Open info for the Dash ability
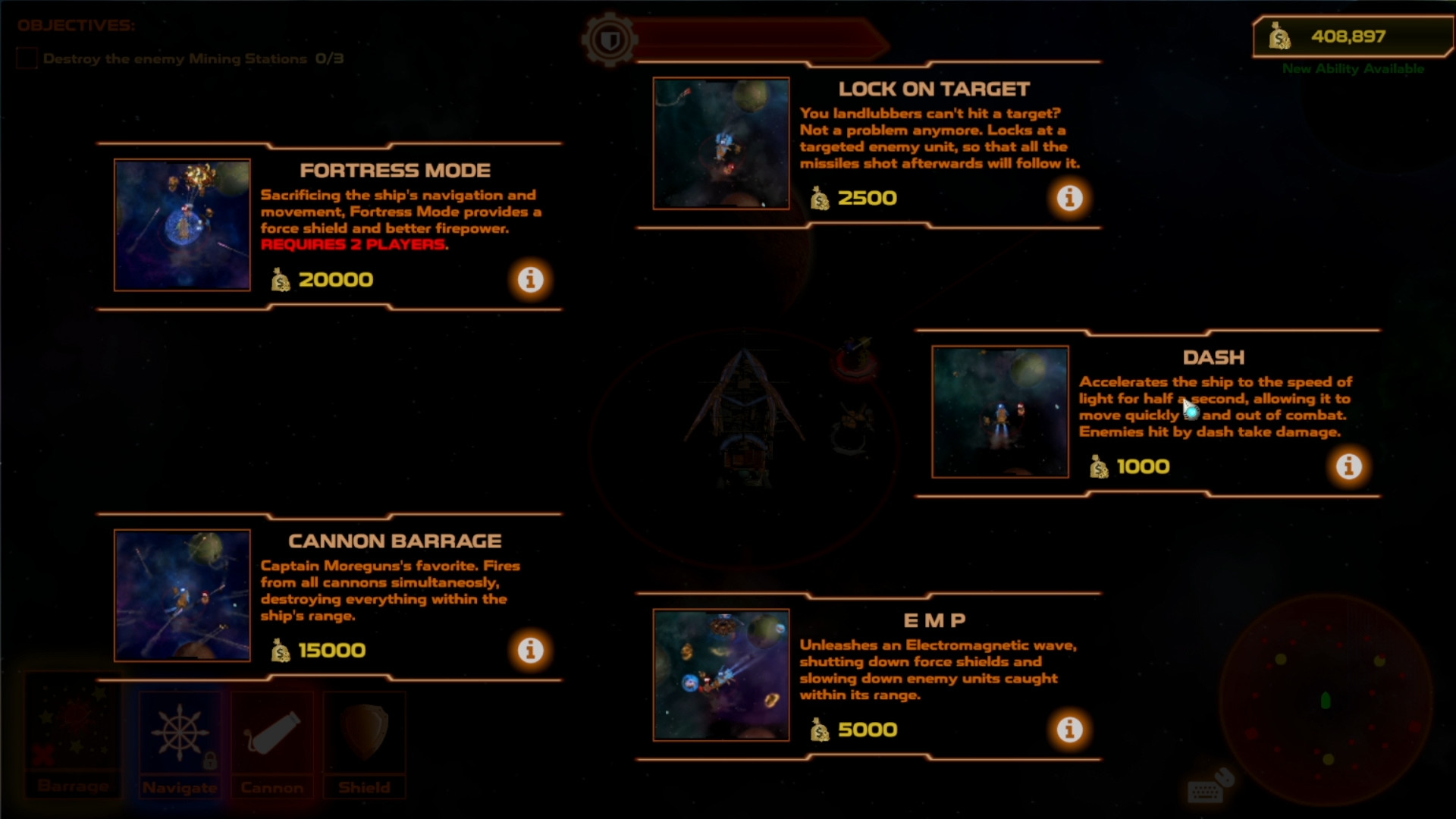 (1349, 466)
